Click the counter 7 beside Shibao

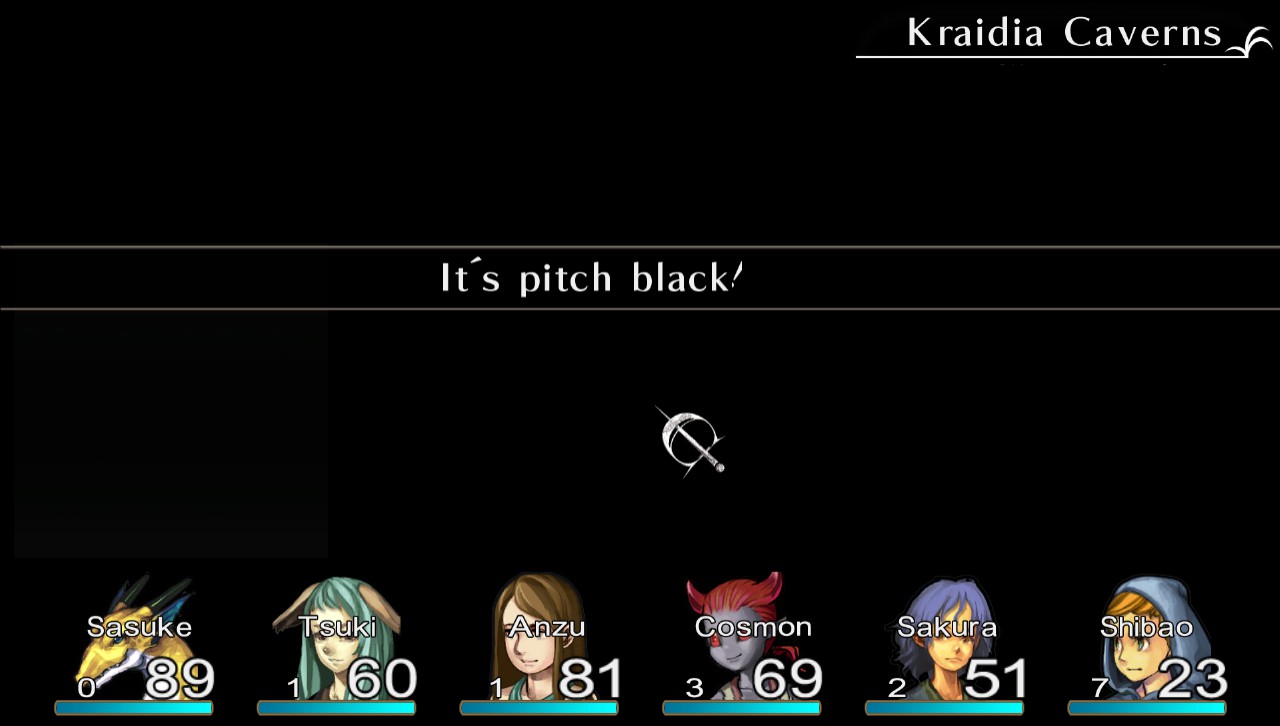(x=1100, y=688)
